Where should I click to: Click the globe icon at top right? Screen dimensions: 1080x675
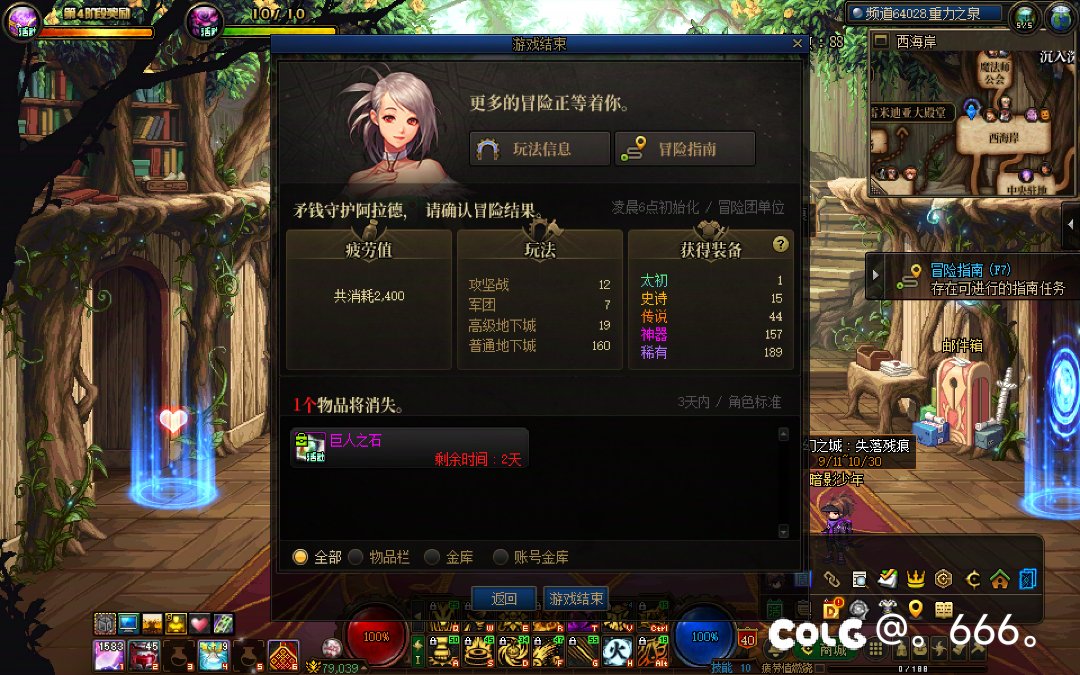(x=1059, y=16)
